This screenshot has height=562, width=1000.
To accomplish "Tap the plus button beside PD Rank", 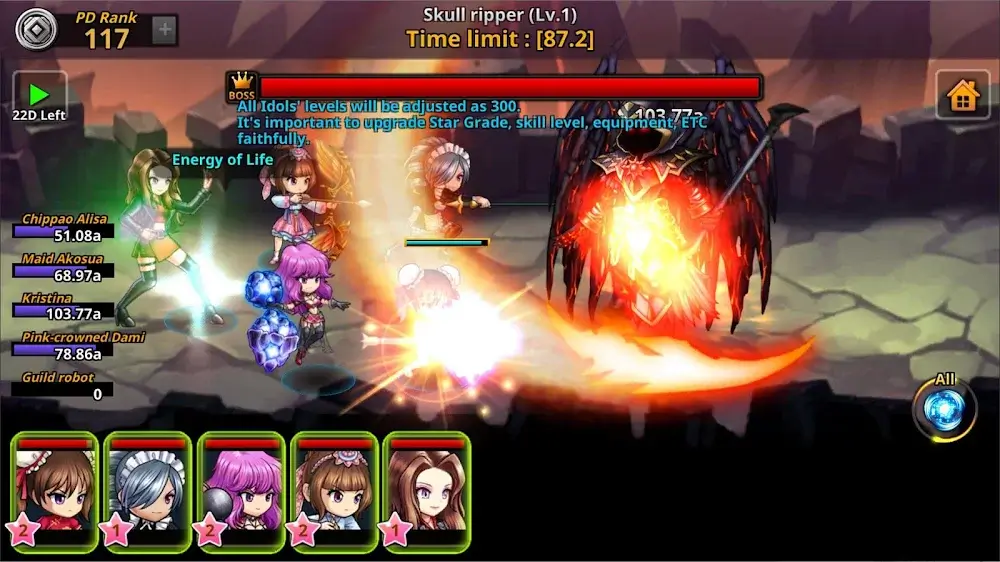I will pyautogui.click(x=164, y=30).
